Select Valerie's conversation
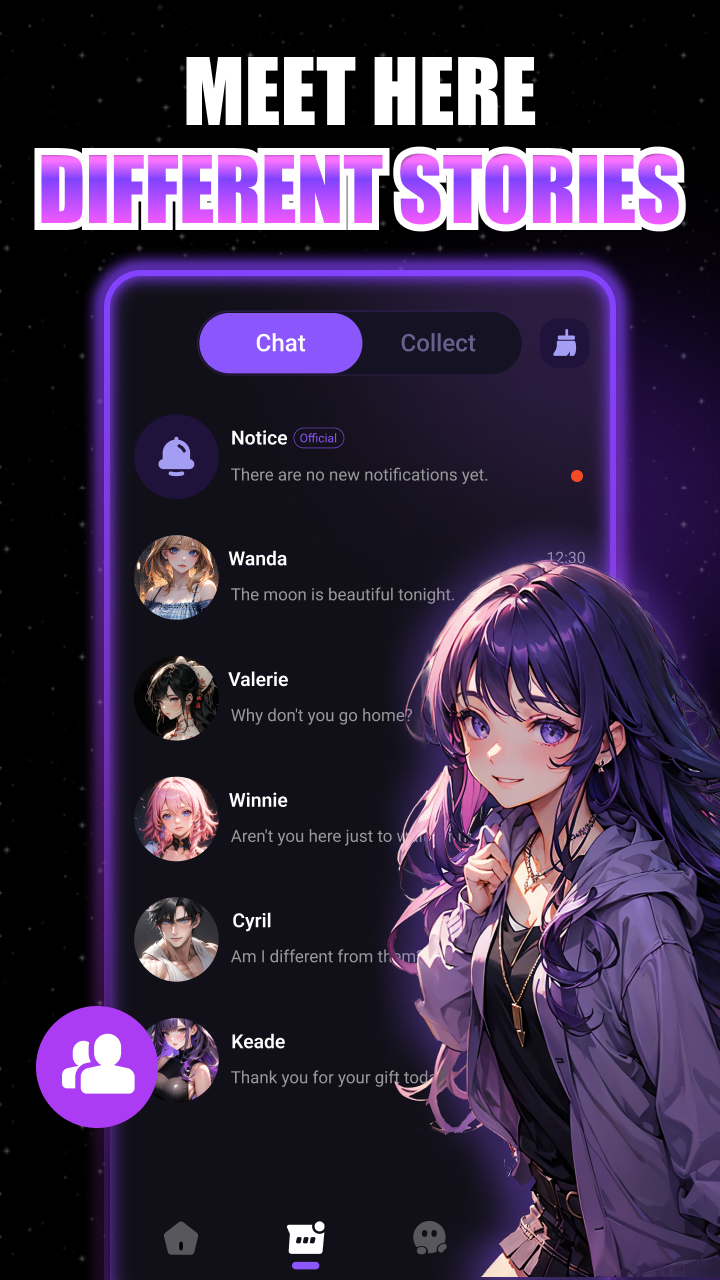The width and height of the screenshot is (720, 1280). point(320,698)
